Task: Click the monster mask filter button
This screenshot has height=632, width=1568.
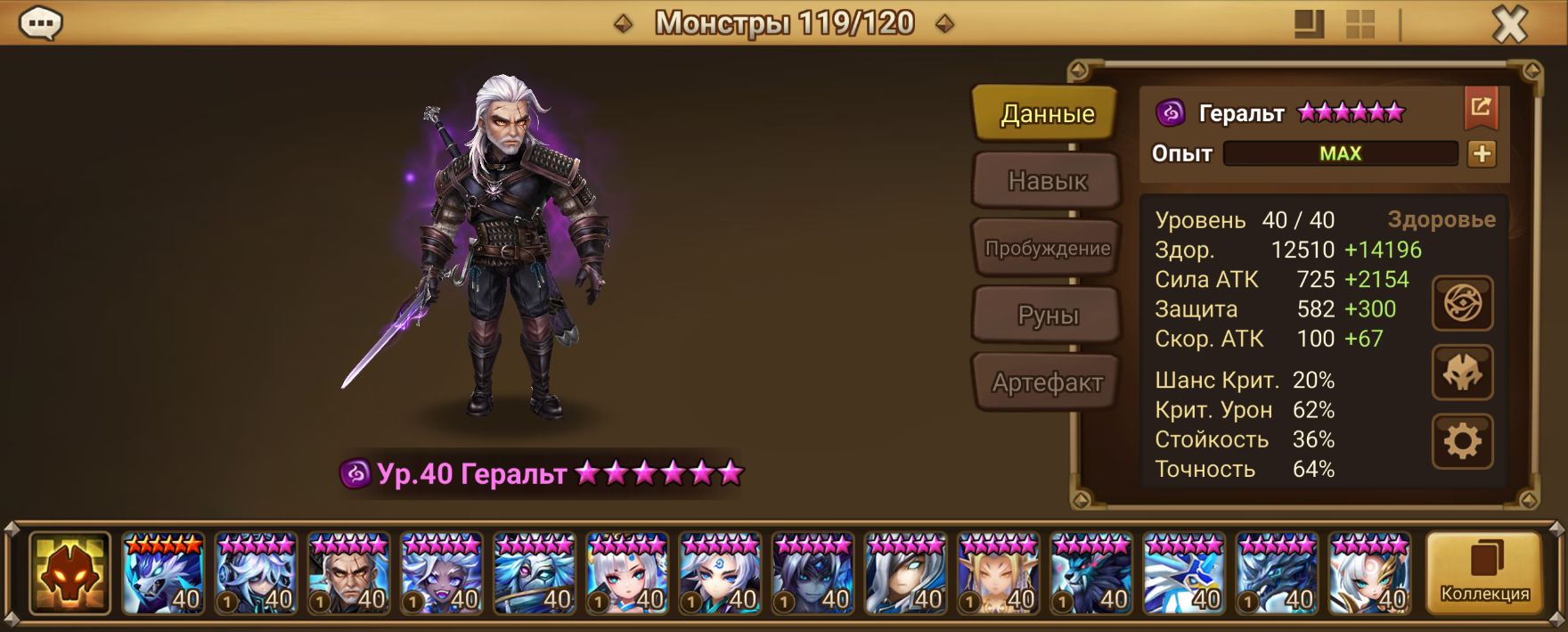Action: tap(69, 575)
